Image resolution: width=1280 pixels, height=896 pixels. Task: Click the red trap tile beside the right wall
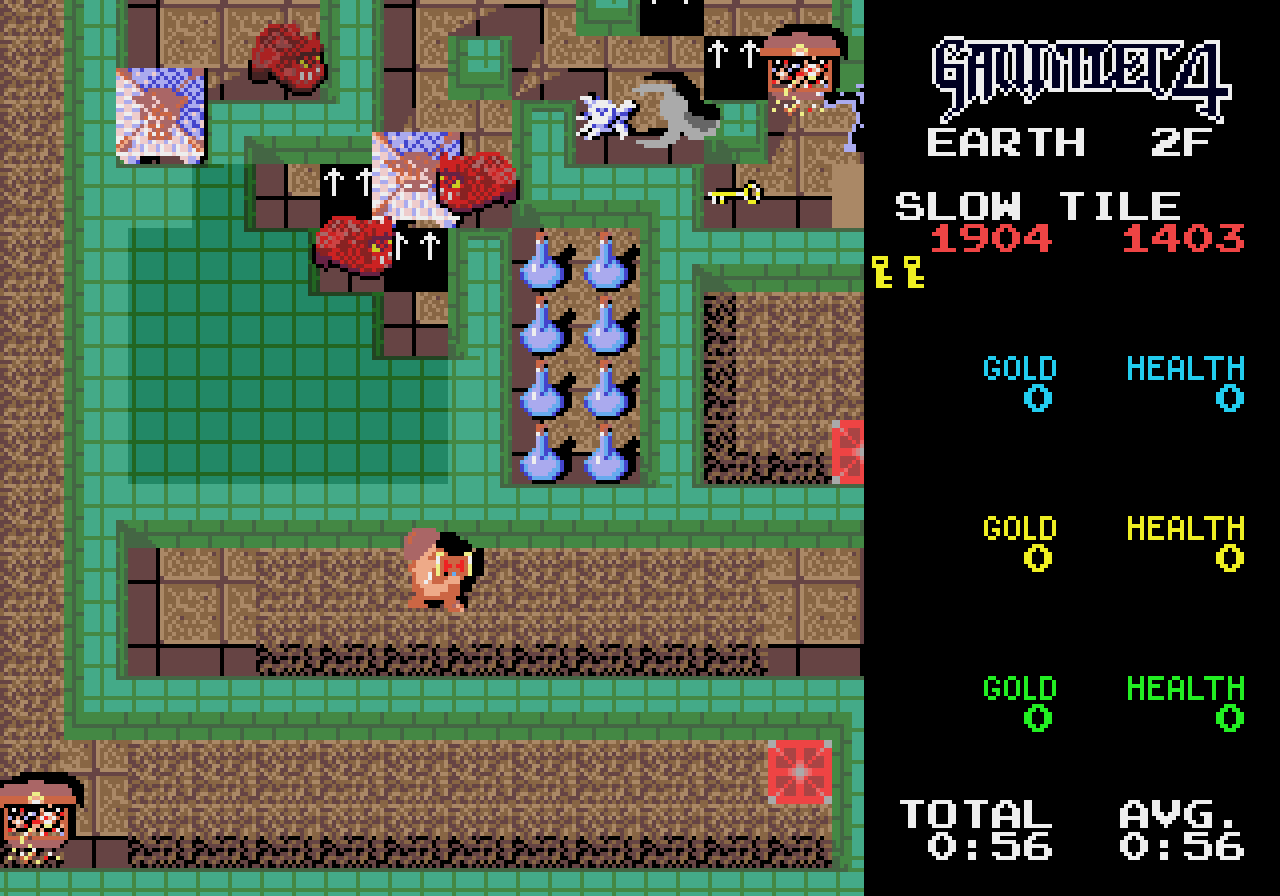point(847,450)
